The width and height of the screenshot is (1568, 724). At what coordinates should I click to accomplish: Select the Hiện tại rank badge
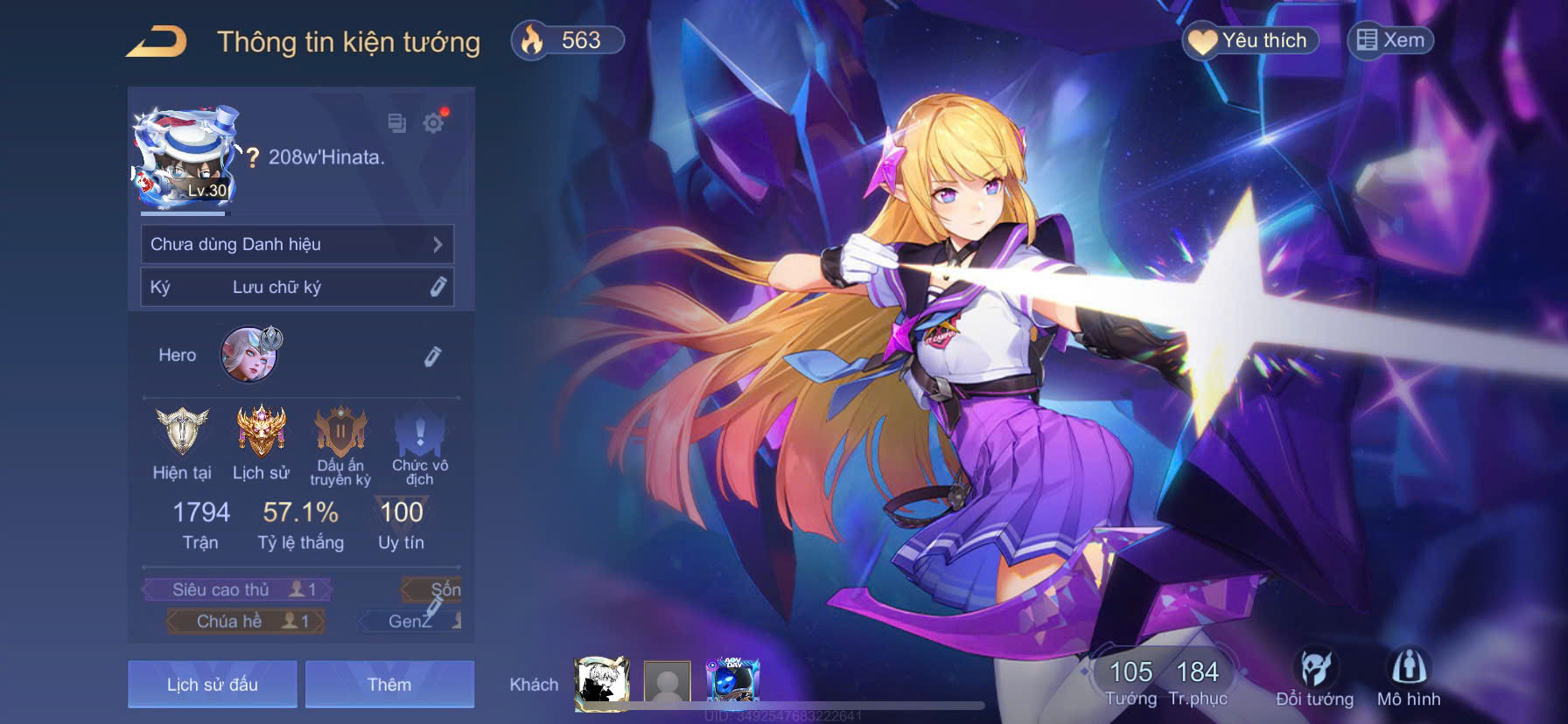[x=182, y=433]
